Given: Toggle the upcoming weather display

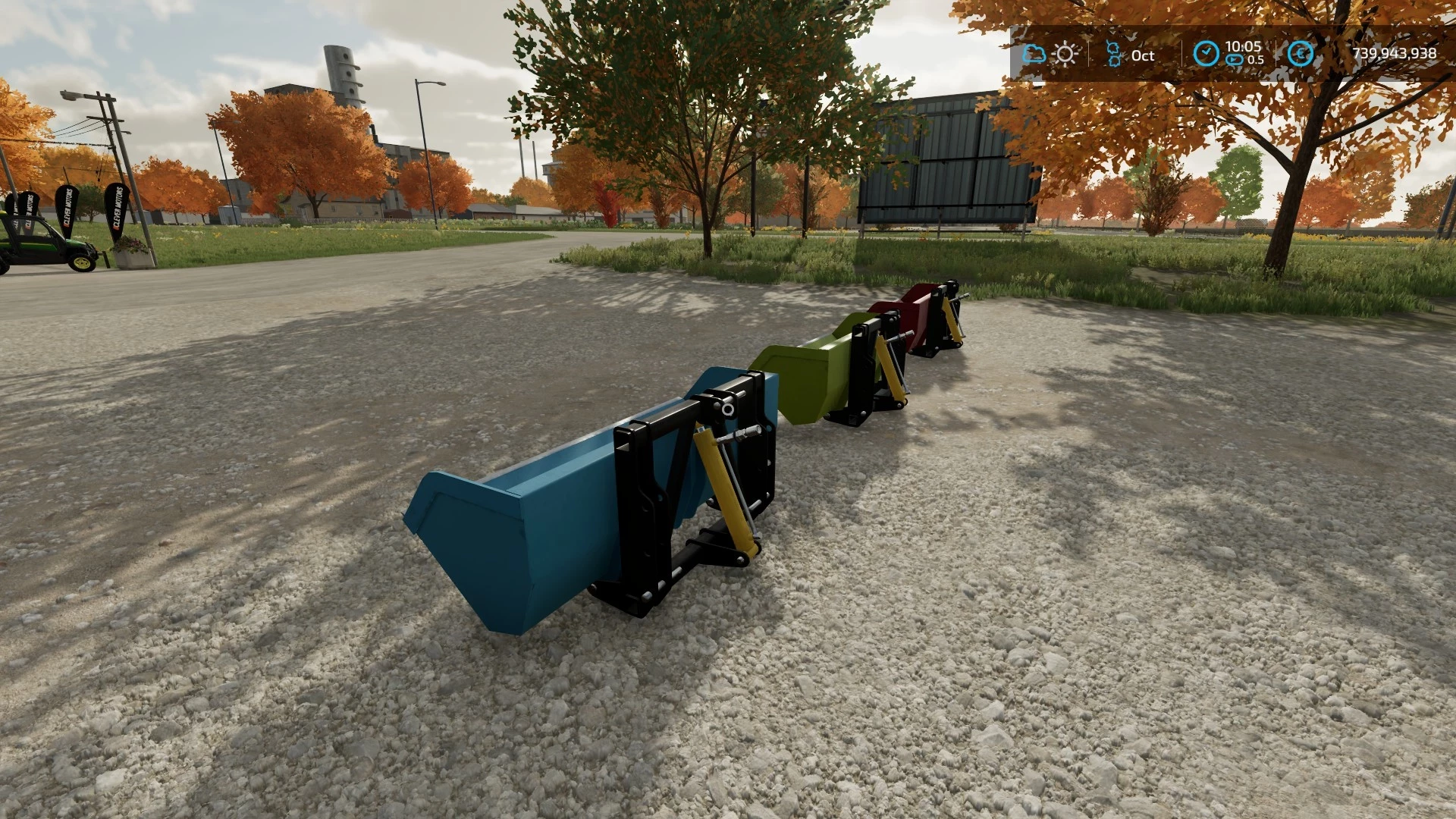Looking at the screenshot, I should pos(1065,54).
